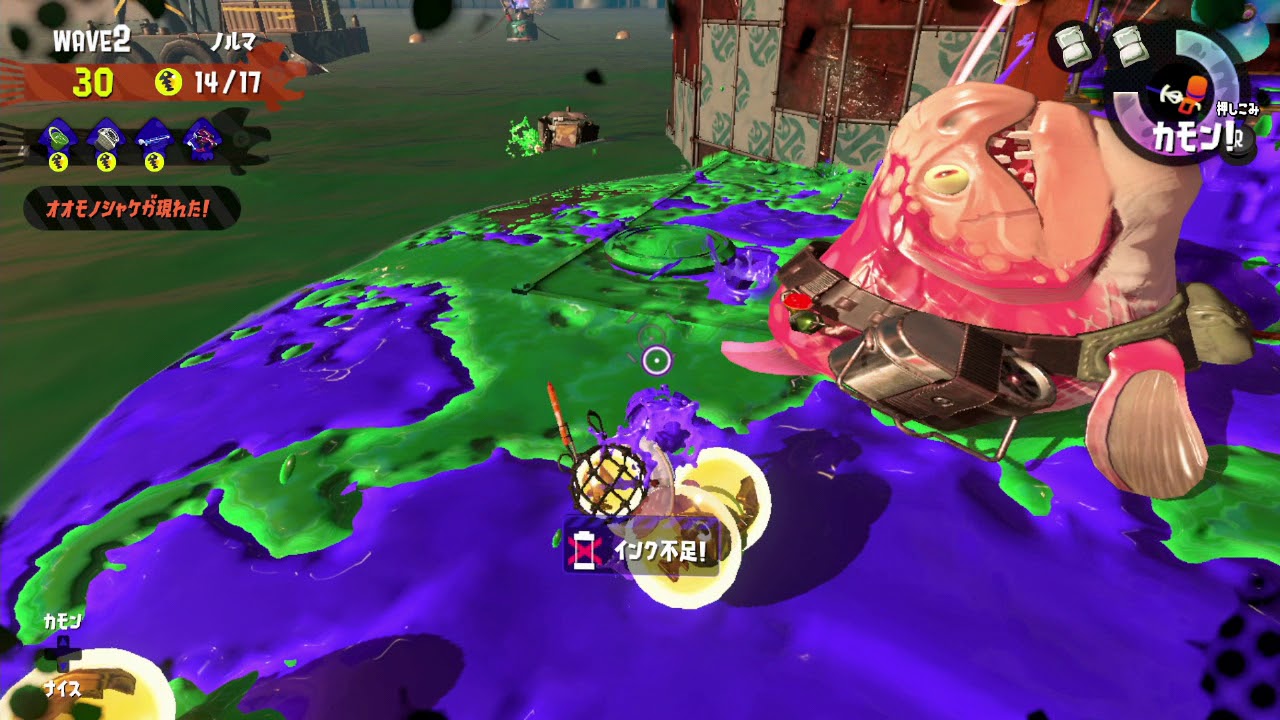Image resolution: width=1280 pixels, height=720 pixels.
Task: Click the Slosher weapon squid icon
Action: click(x=57, y=137)
